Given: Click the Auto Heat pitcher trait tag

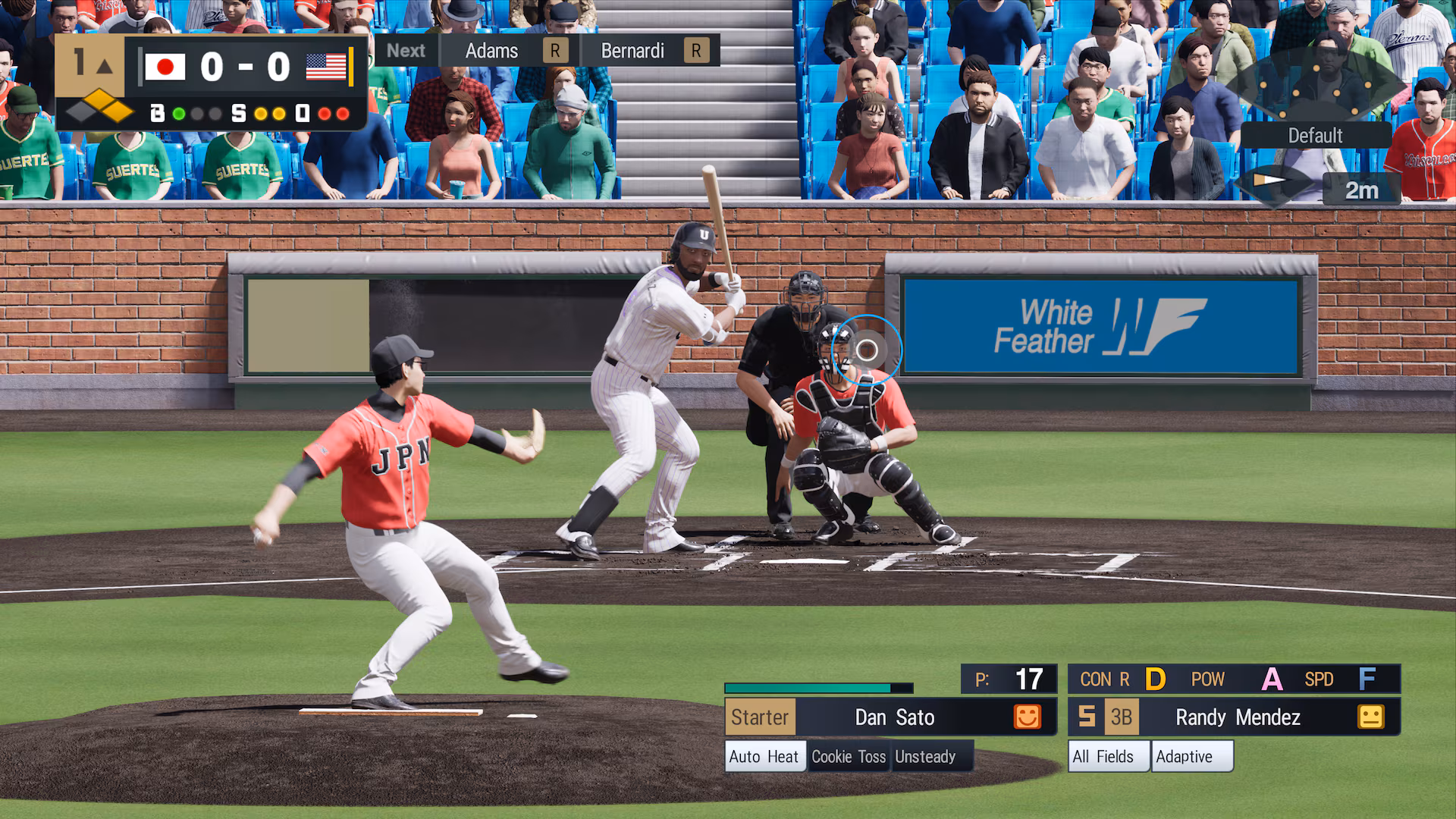Looking at the screenshot, I should pos(764,757).
